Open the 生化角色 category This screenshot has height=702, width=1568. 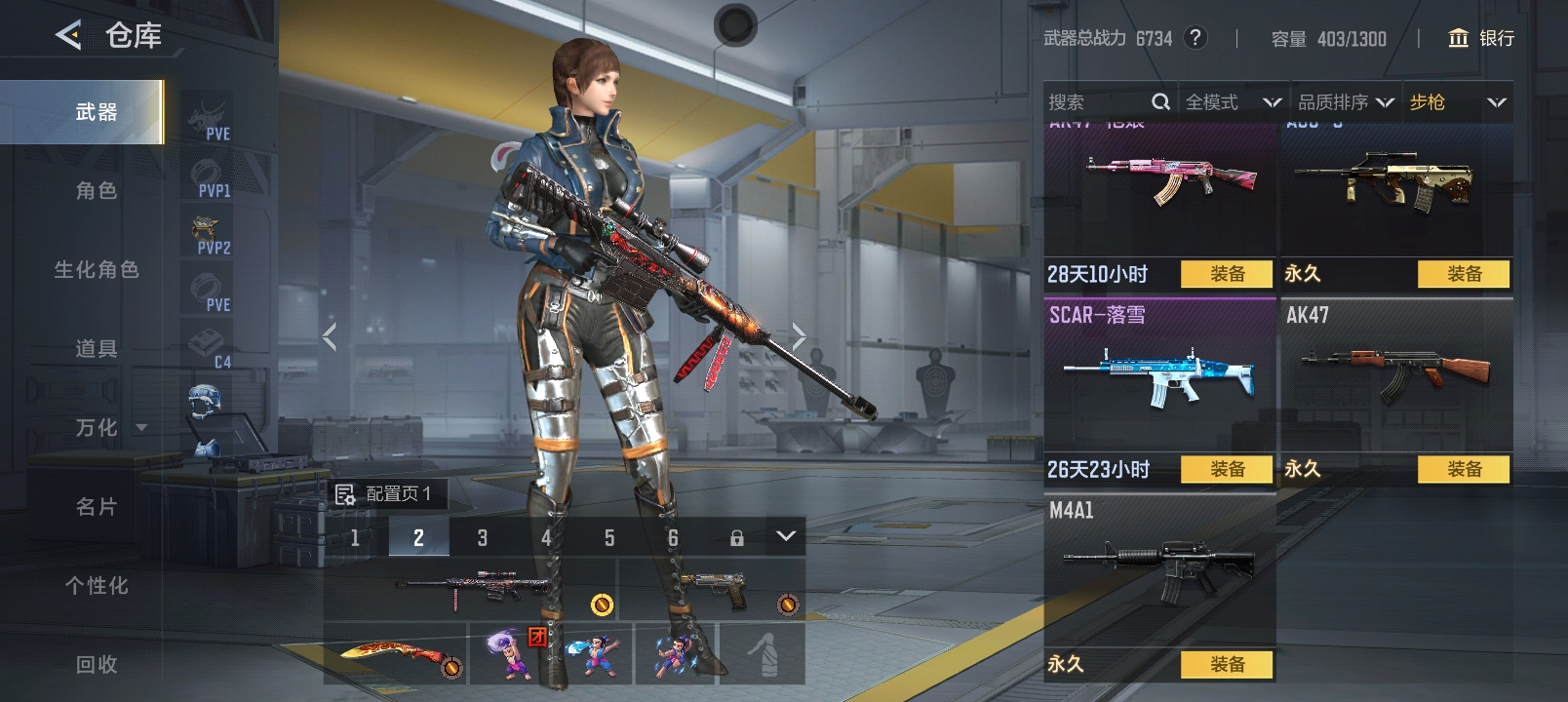(96, 270)
